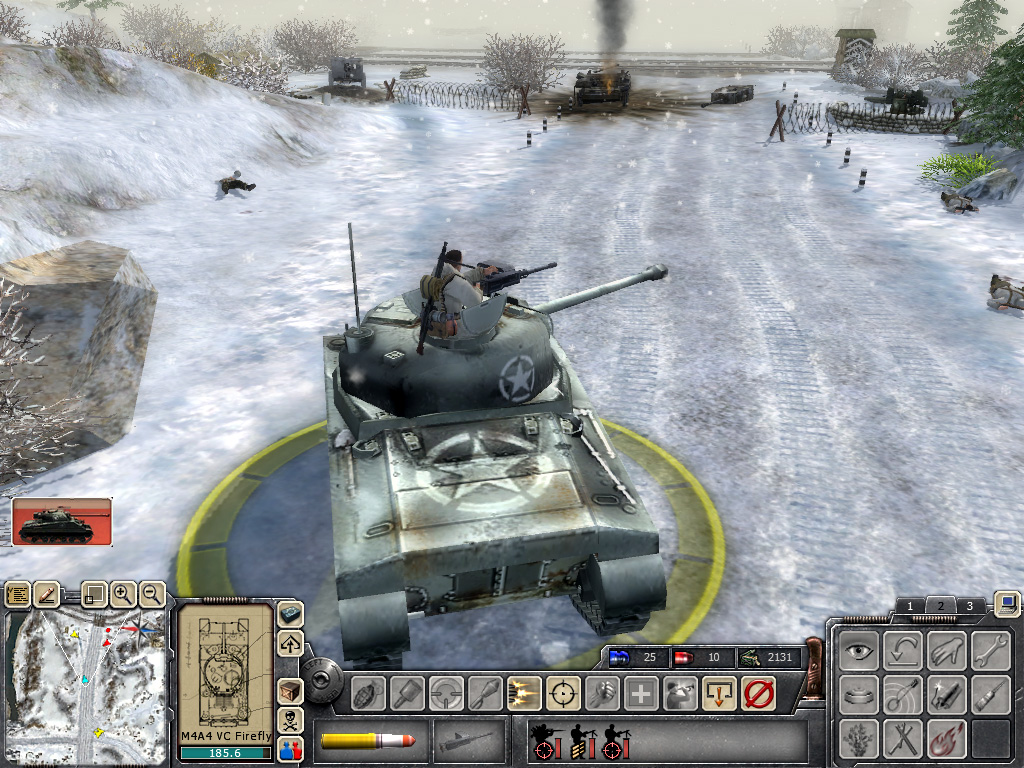Click the eye view command
Viewport: 1024px width, 768px height.
click(x=859, y=650)
